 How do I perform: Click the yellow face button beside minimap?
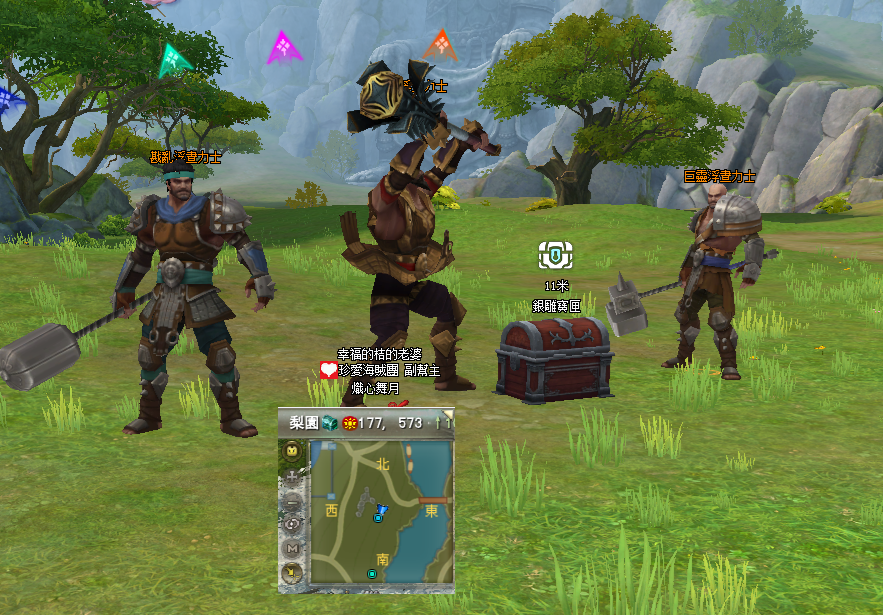tap(292, 452)
